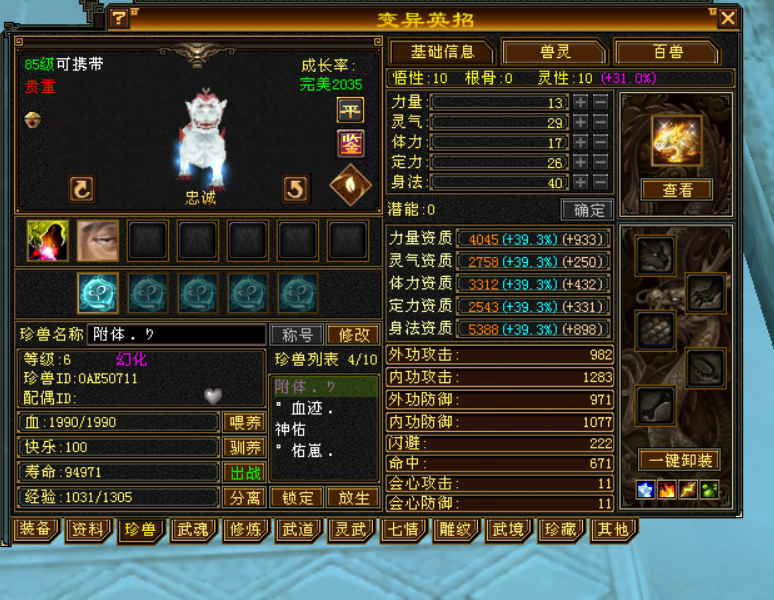Select the 基础信息 tab
This screenshot has width=774, height=600.
(441, 52)
